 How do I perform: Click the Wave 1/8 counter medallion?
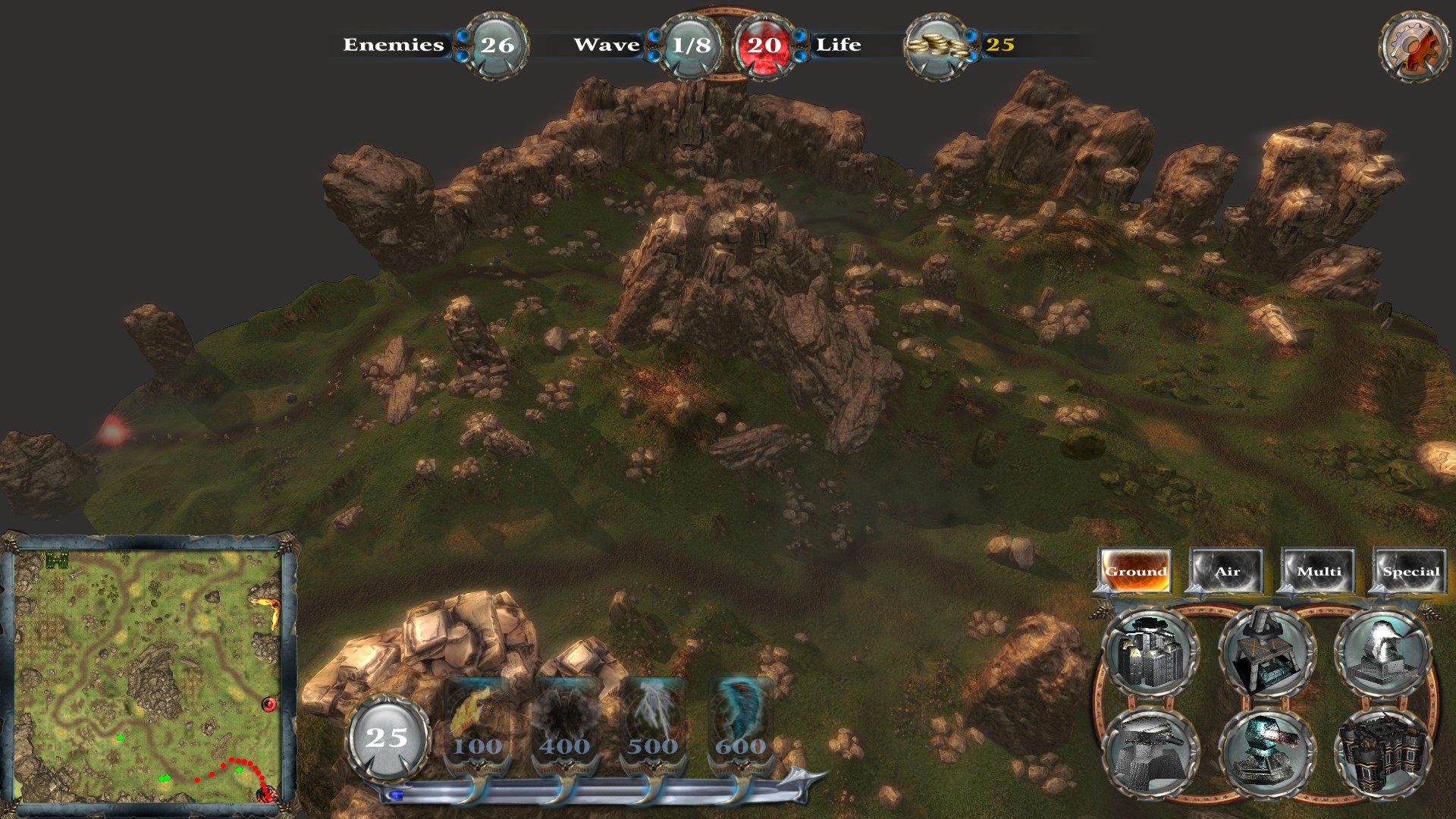point(689,45)
